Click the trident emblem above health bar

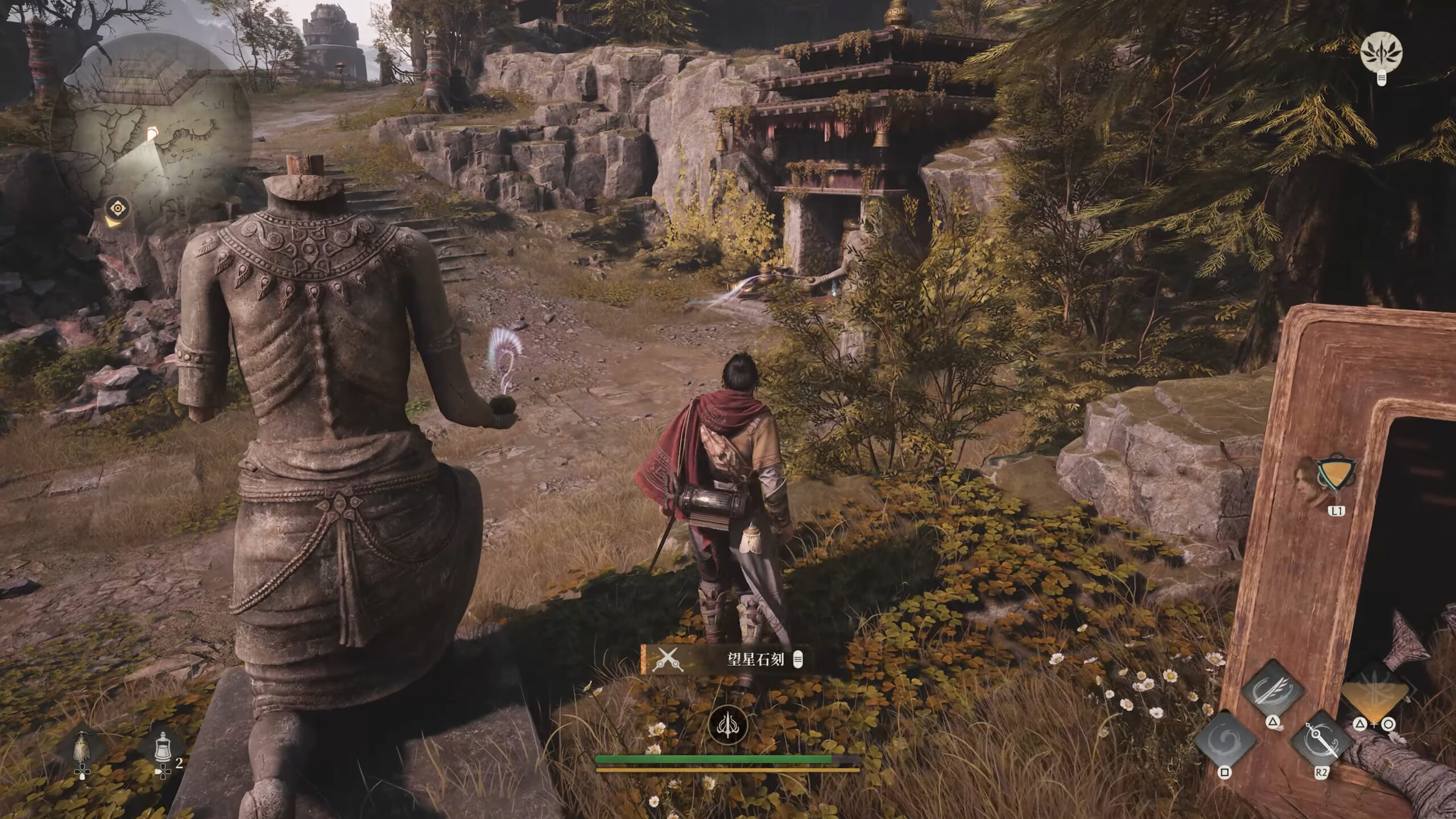(x=727, y=727)
